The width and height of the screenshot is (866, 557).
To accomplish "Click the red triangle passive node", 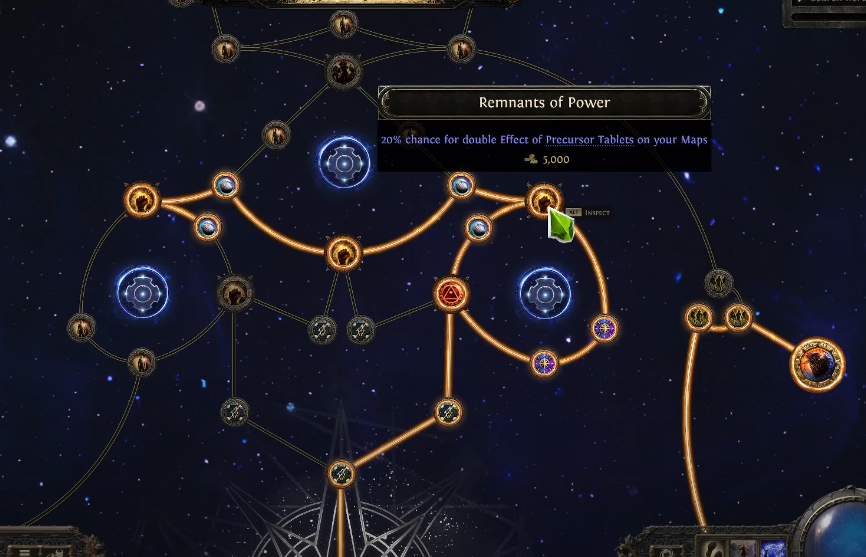I will pos(451,294).
